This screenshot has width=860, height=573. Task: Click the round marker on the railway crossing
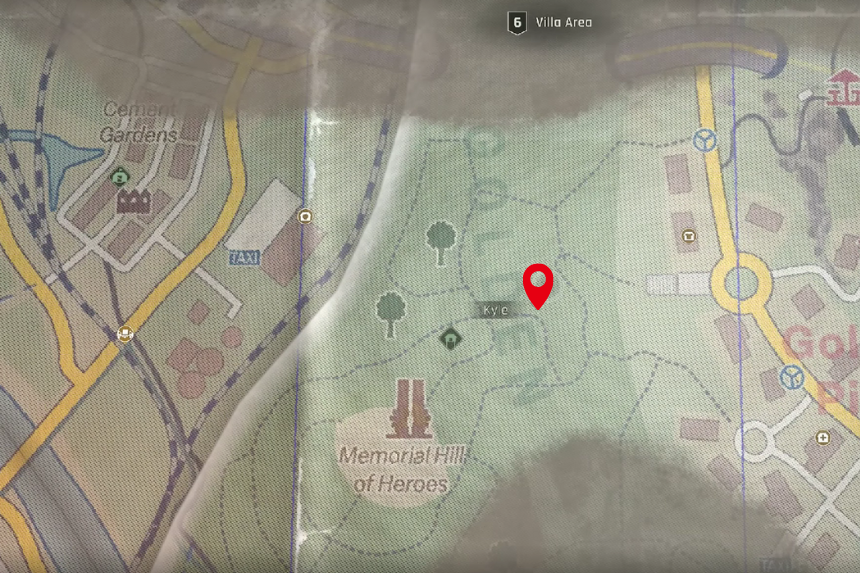125,335
